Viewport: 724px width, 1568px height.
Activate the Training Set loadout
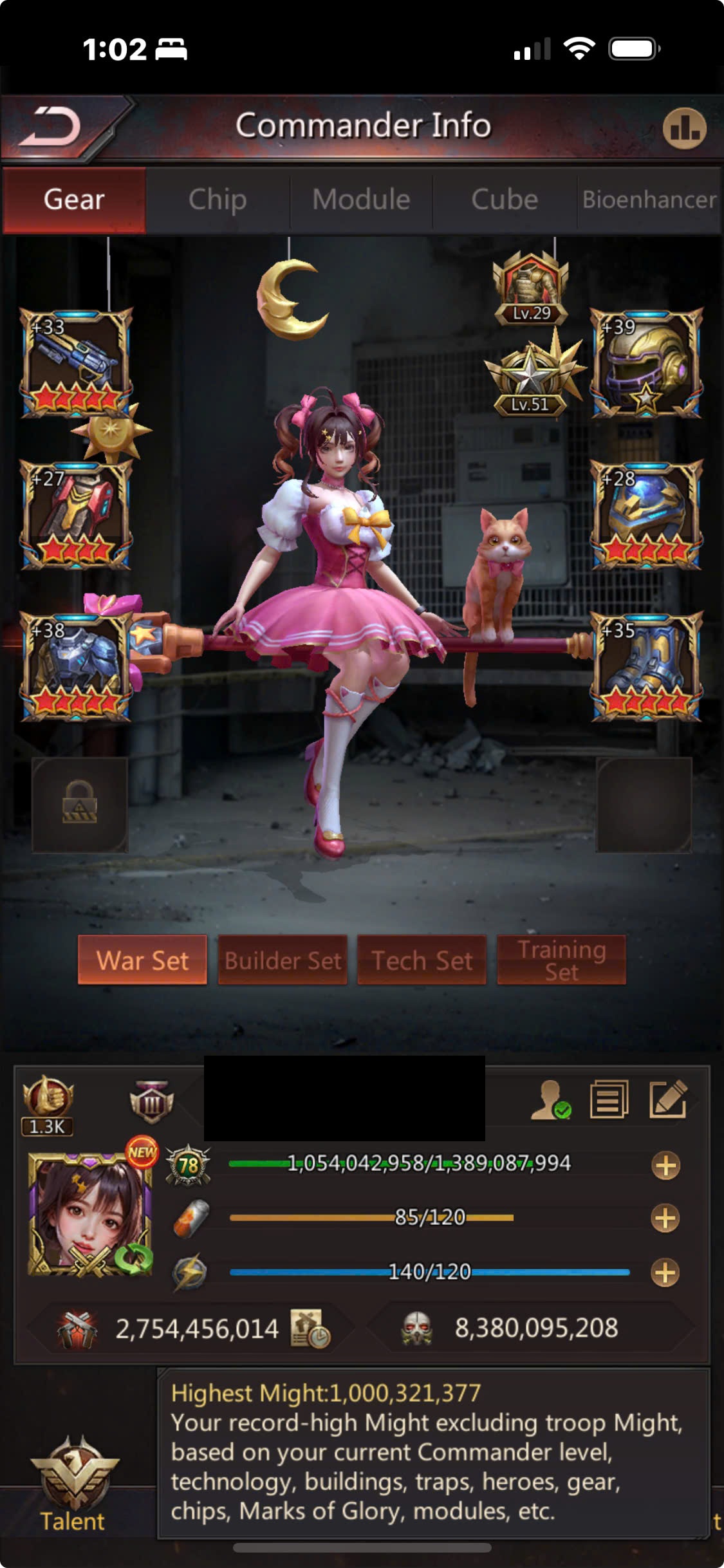point(561,960)
